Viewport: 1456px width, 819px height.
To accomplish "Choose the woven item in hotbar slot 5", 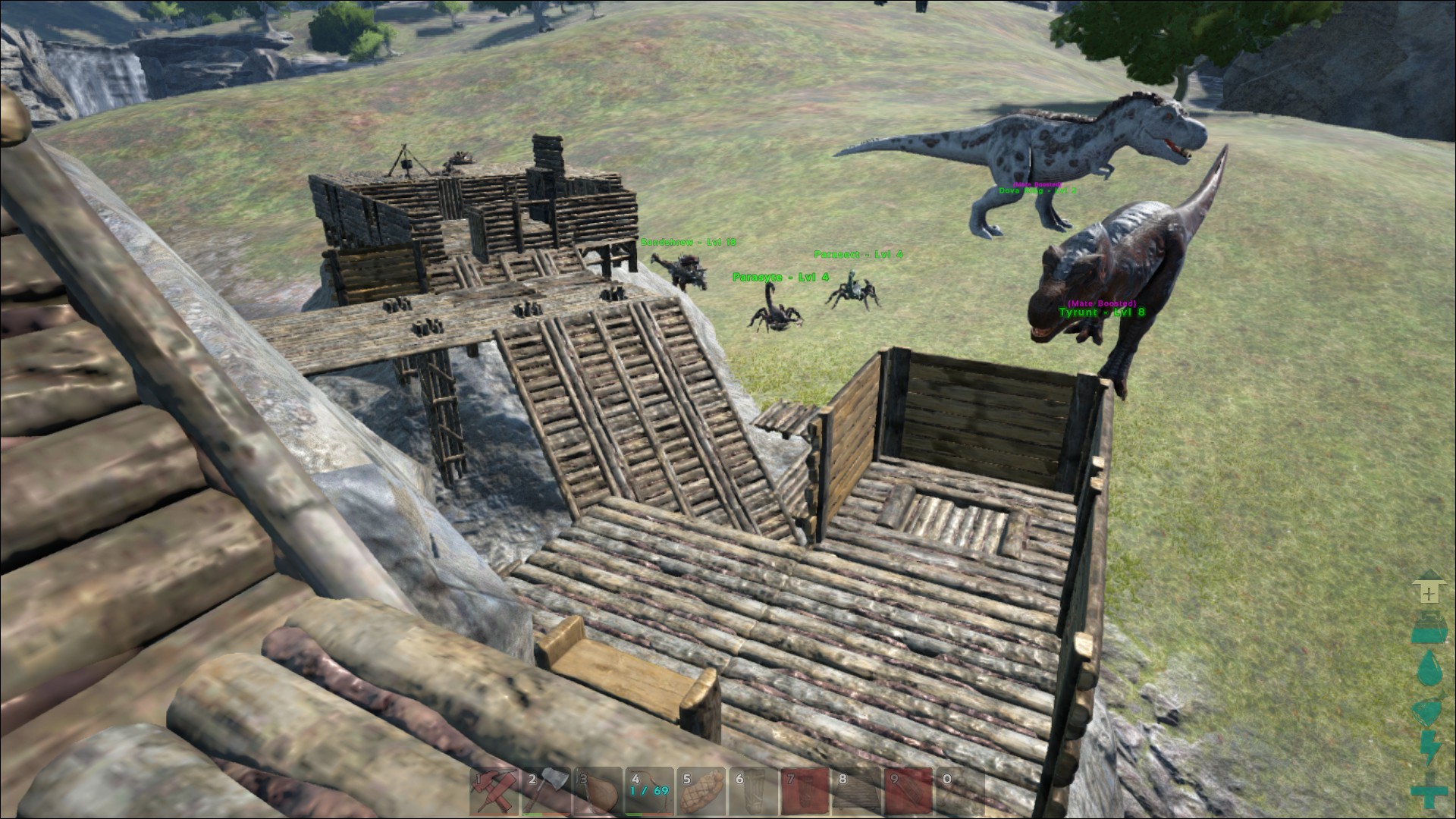I will pos(702,792).
